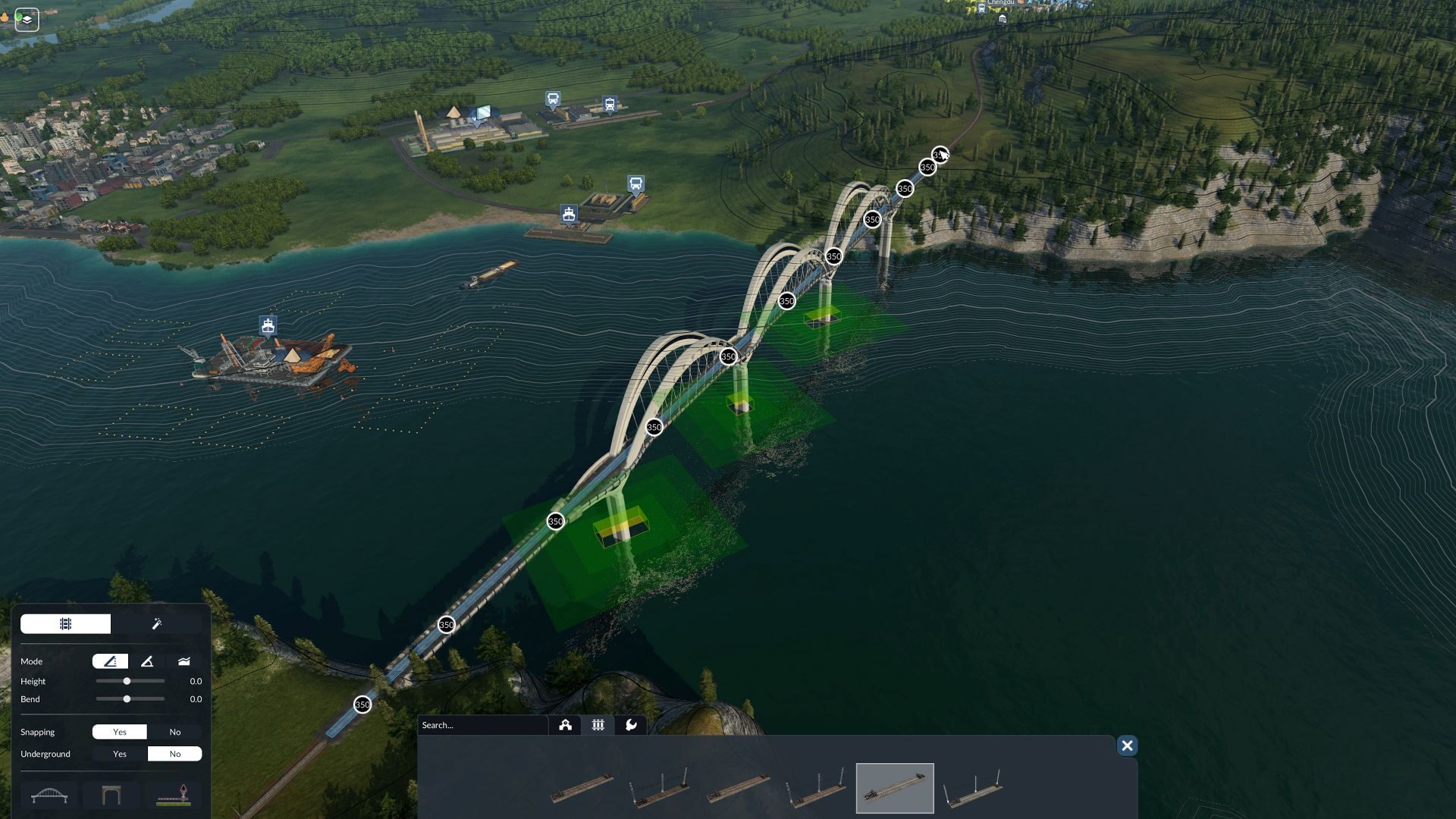This screenshot has height=819, width=1456.
Task: Click the bus depot marker near the coast
Action: tap(635, 182)
